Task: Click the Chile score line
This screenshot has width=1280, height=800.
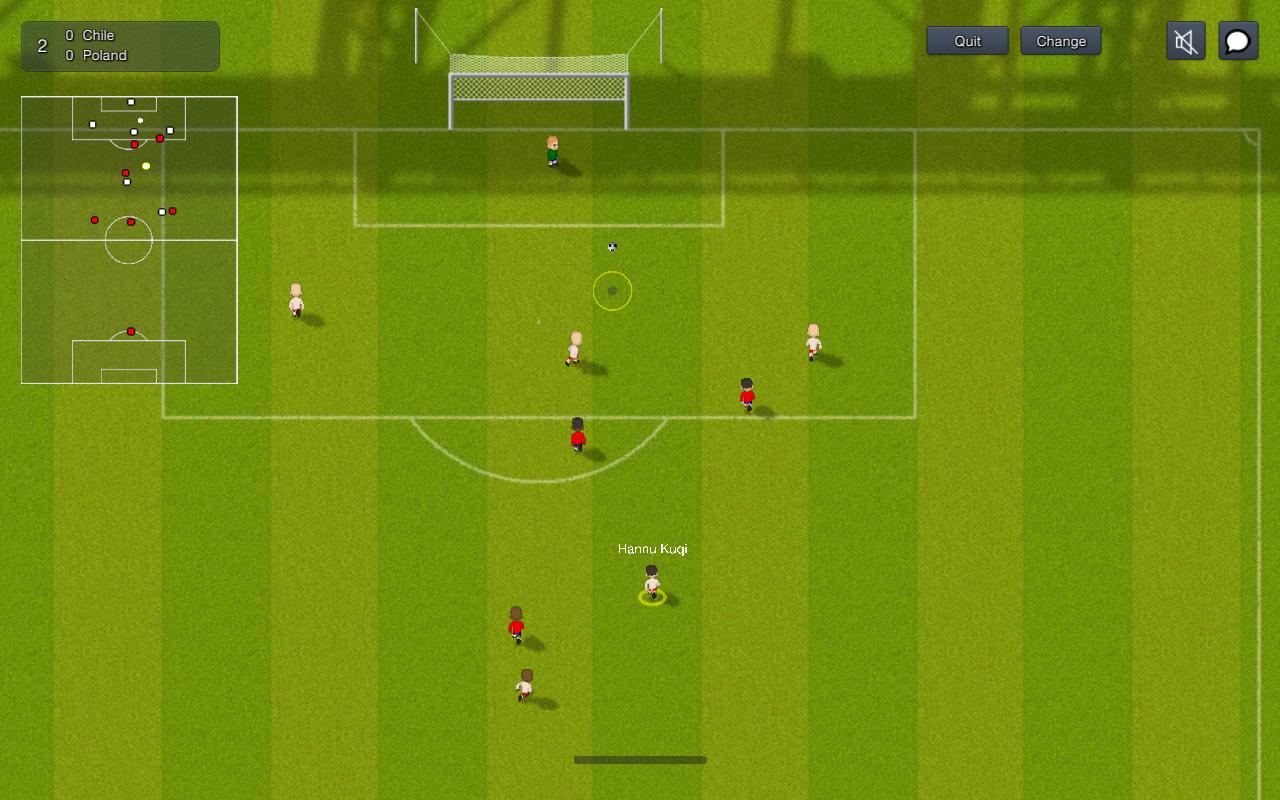Action: click(x=90, y=34)
